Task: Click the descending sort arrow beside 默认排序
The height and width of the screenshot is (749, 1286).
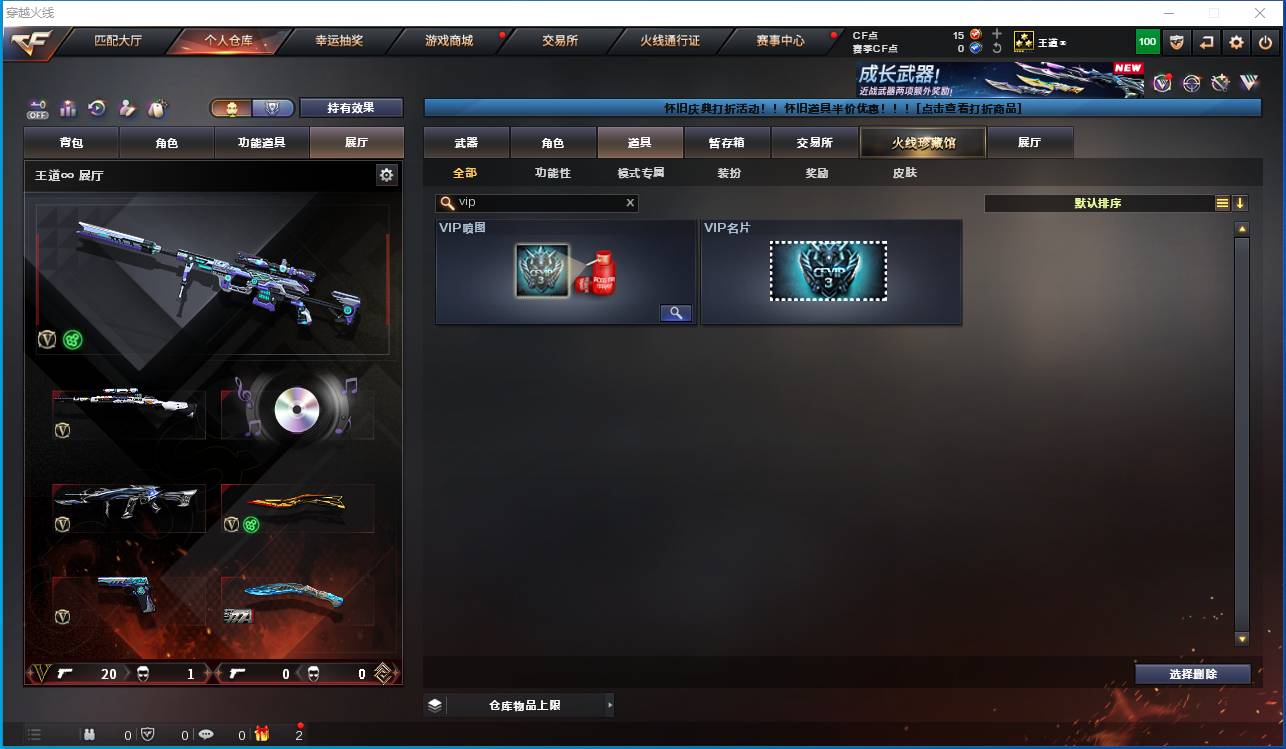Action: pos(1241,203)
